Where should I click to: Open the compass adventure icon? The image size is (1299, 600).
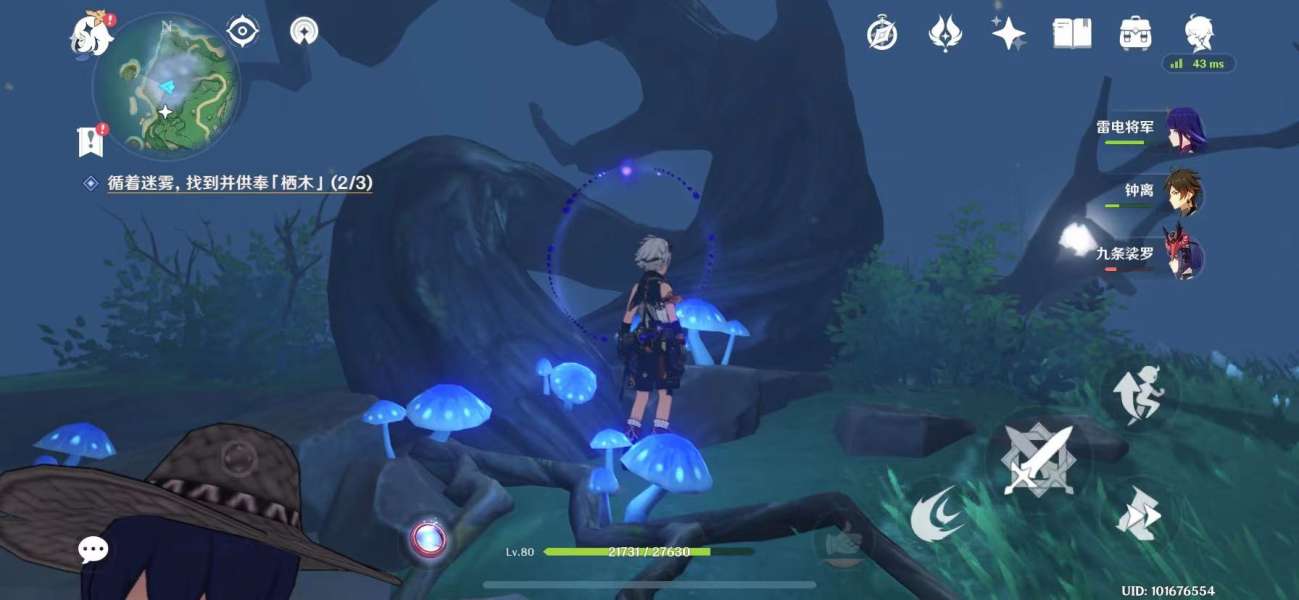[x=882, y=34]
